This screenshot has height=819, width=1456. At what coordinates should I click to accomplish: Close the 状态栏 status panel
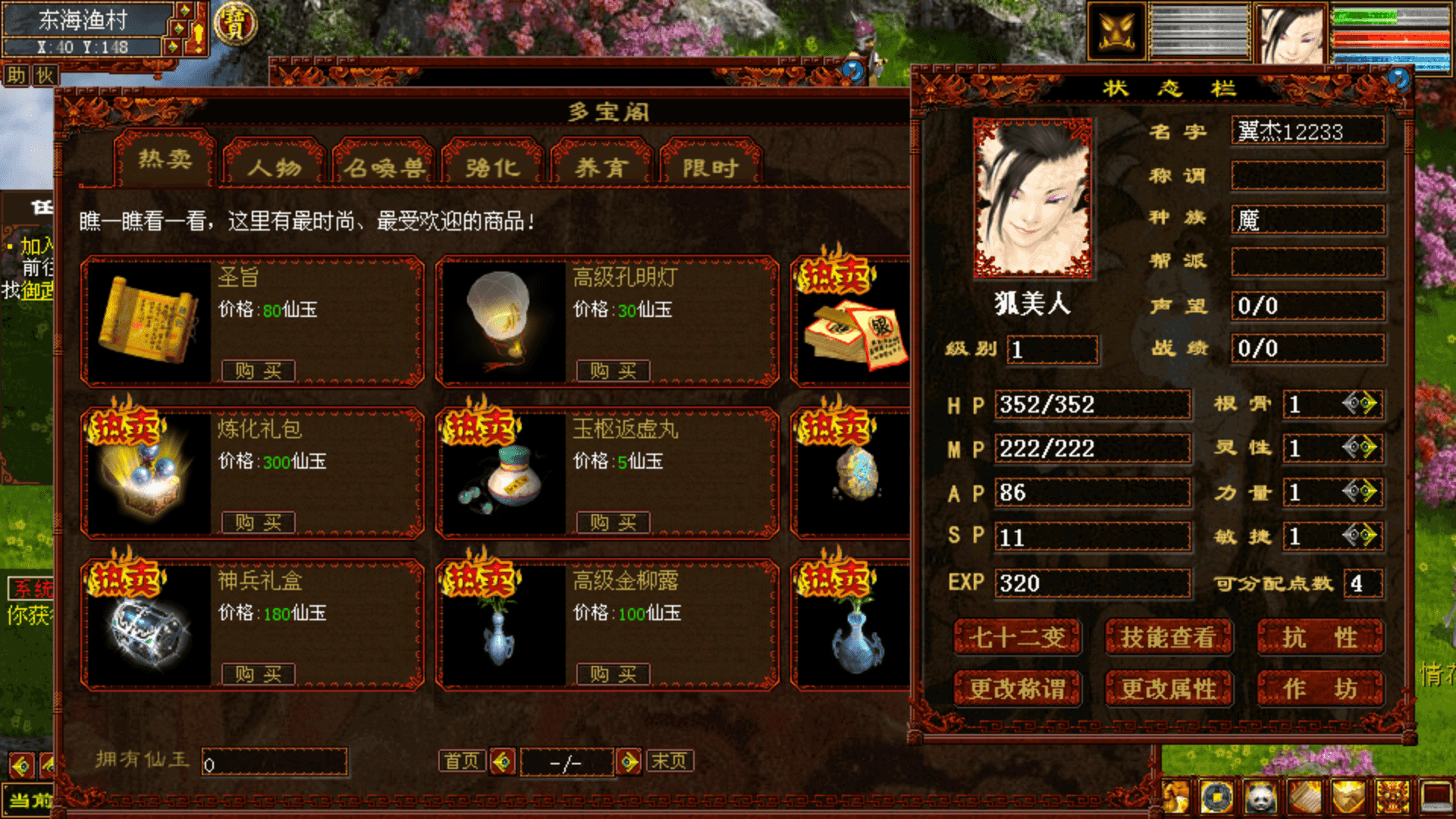pos(1399,78)
